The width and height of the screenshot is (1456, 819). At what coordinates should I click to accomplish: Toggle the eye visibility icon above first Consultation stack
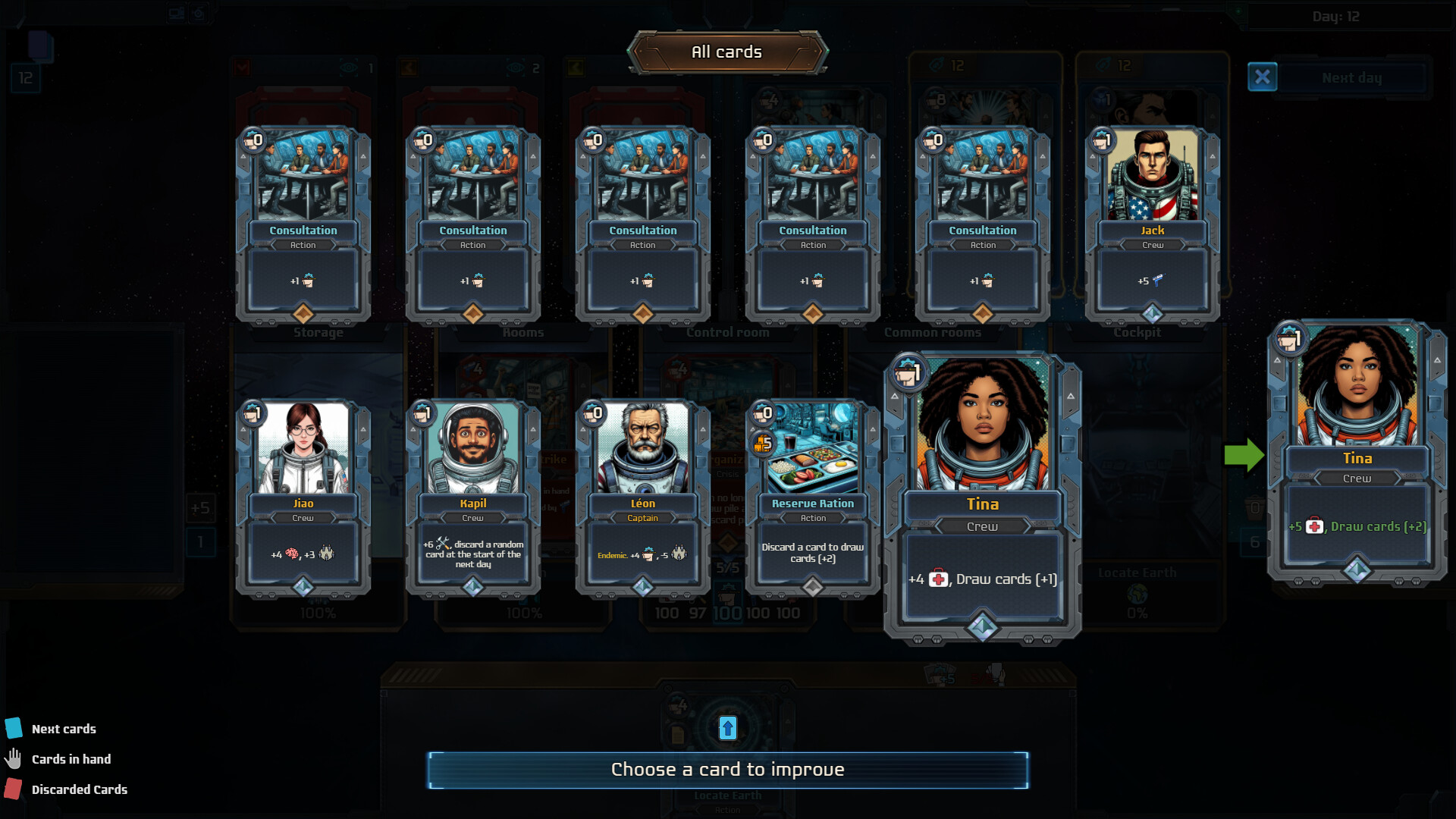pos(349,67)
